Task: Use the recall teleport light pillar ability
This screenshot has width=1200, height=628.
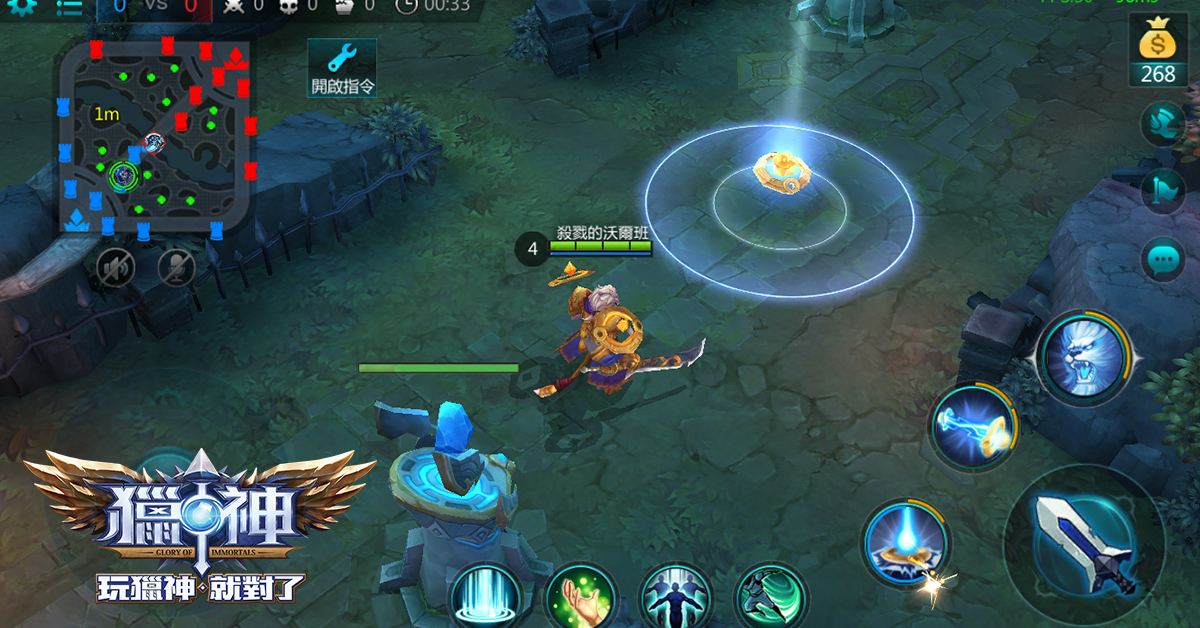Action: click(x=485, y=598)
